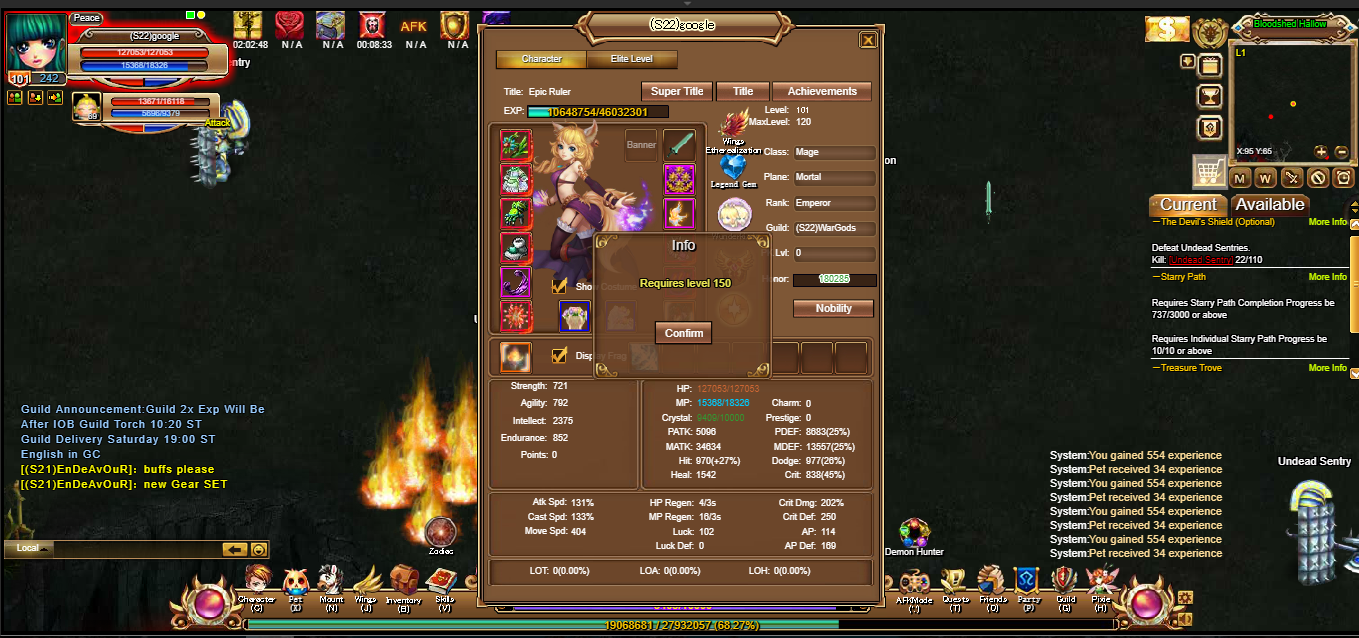Select the teal sword weapon slot
This screenshot has width=1359, height=638.
tap(679, 146)
